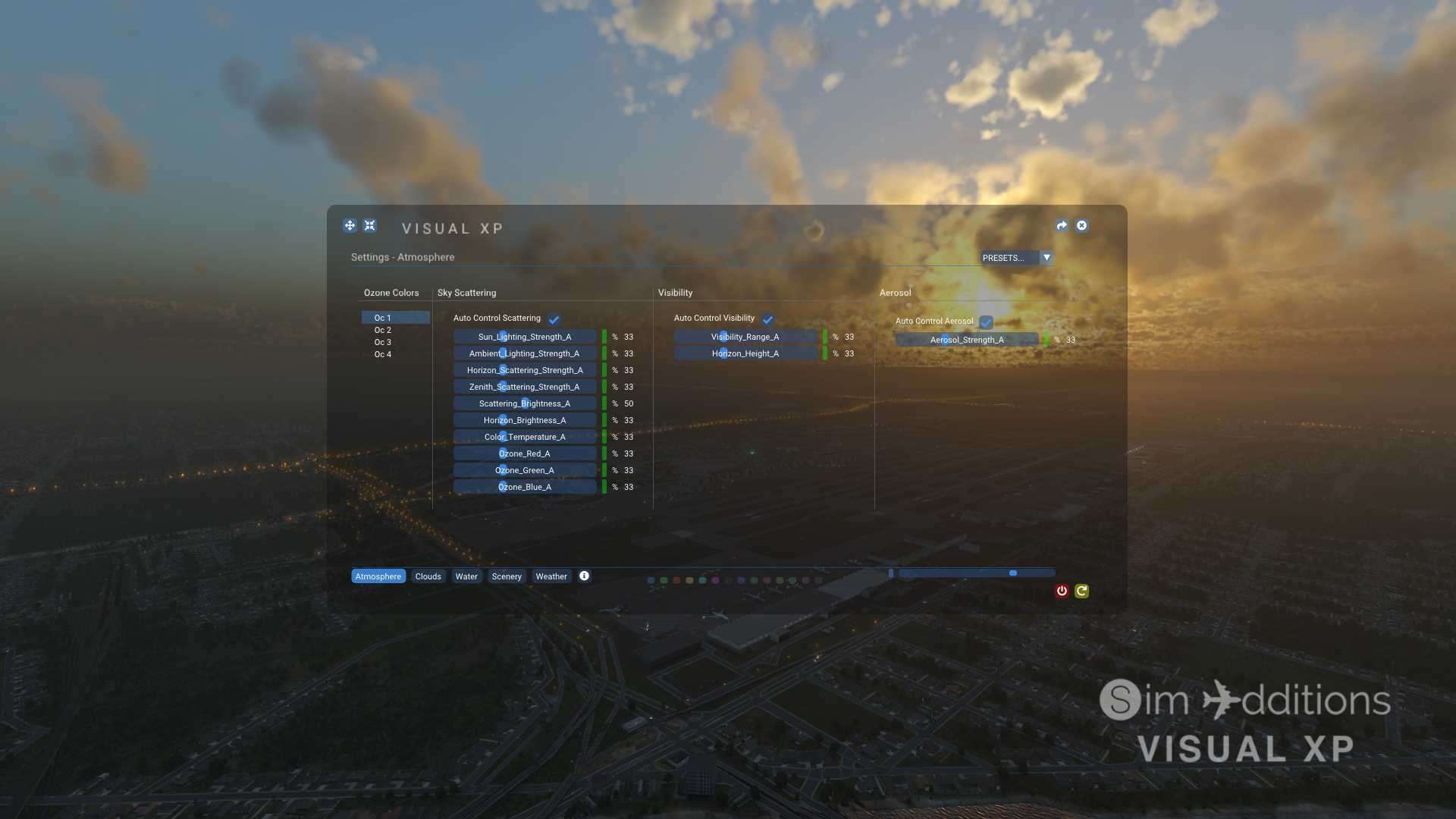Close the Visual XP window
Image resolution: width=1456 pixels, height=819 pixels.
(1082, 225)
